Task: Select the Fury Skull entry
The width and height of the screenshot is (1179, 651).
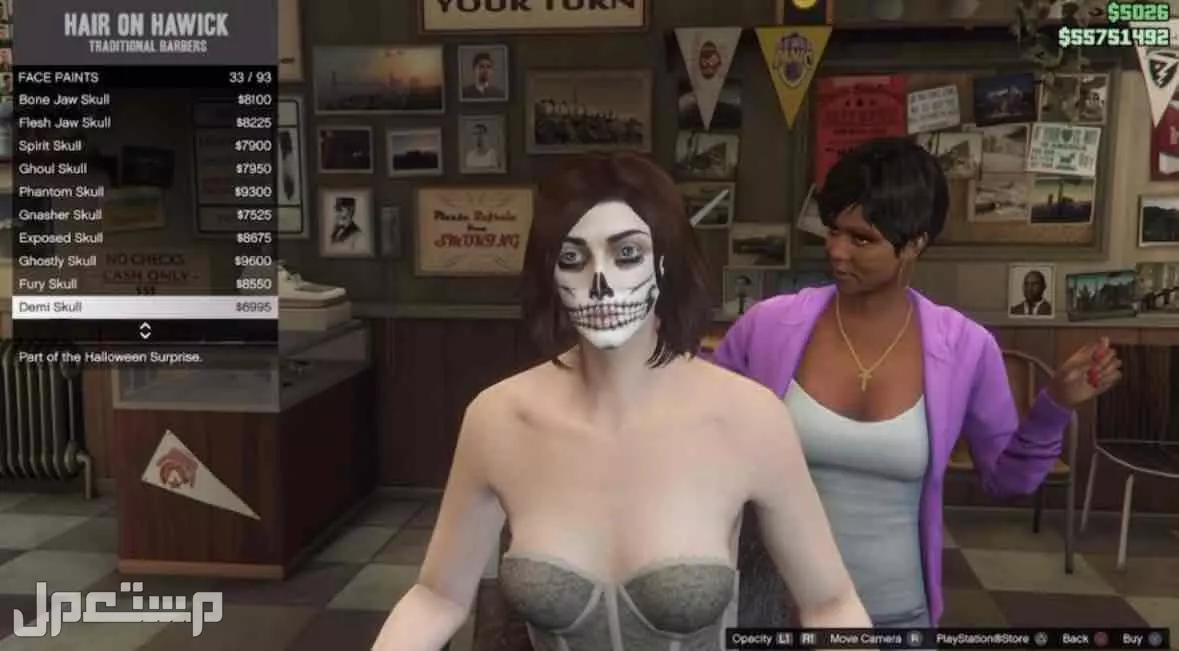Action: pyautogui.click(x=144, y=284)
